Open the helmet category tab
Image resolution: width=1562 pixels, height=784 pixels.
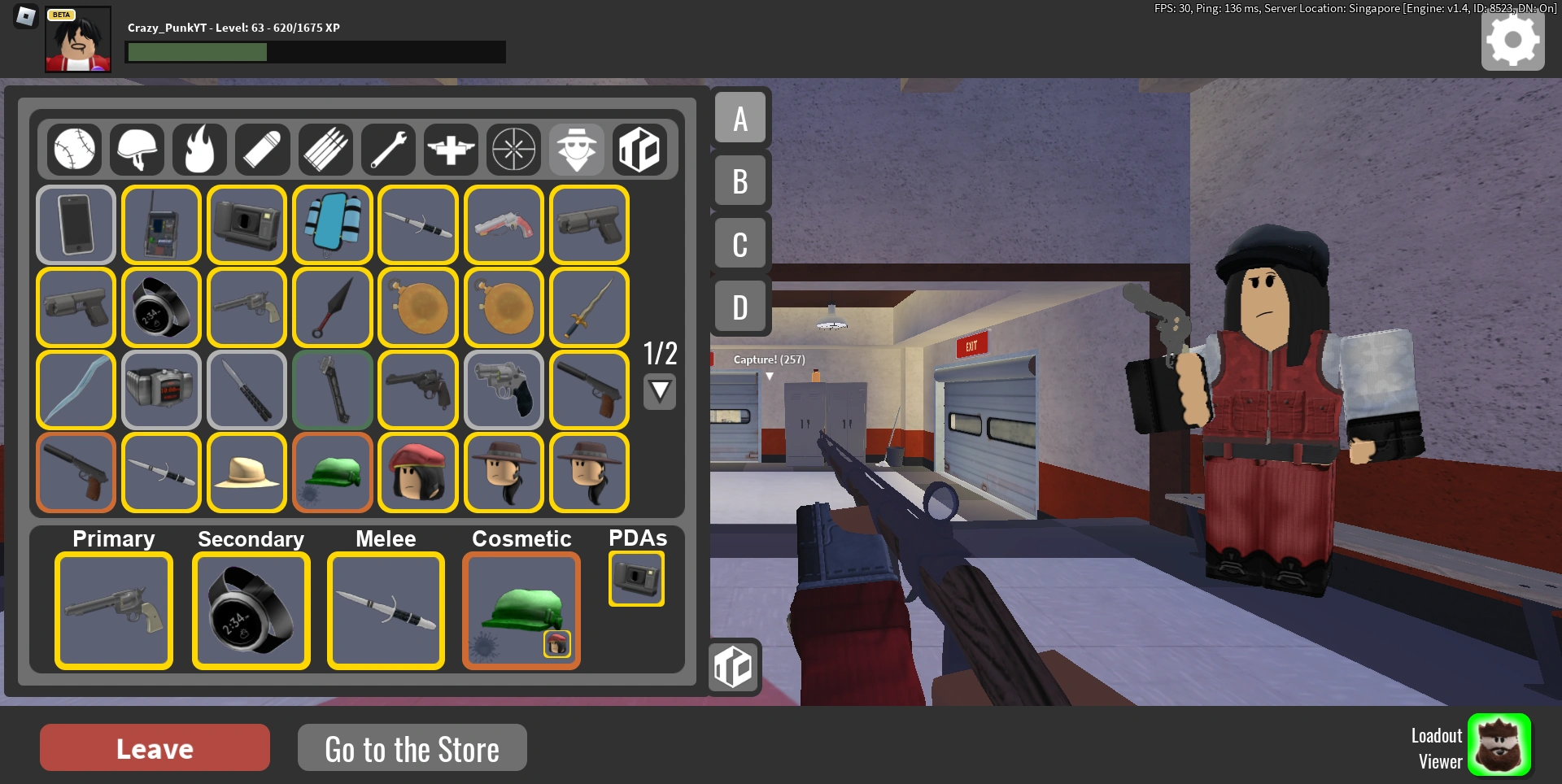click(137, 150)
